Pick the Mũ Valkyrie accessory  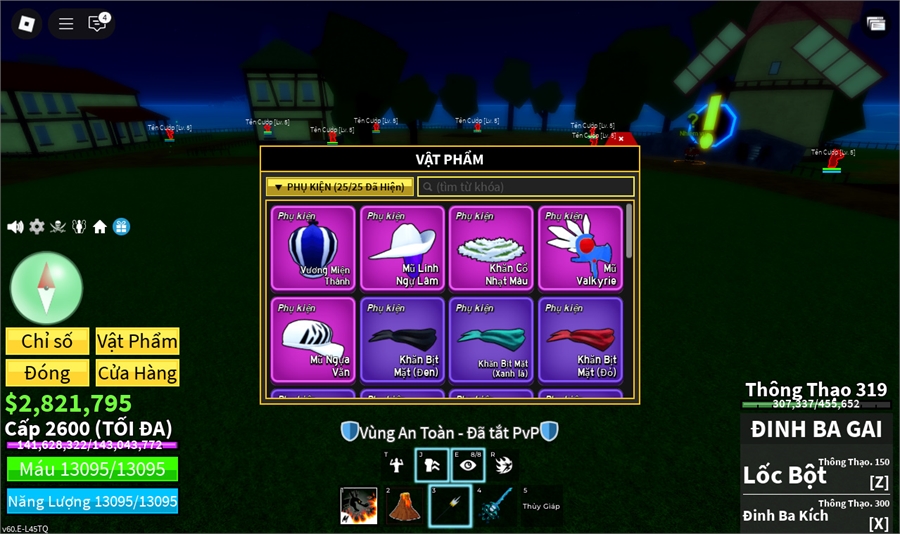[580, 248]
